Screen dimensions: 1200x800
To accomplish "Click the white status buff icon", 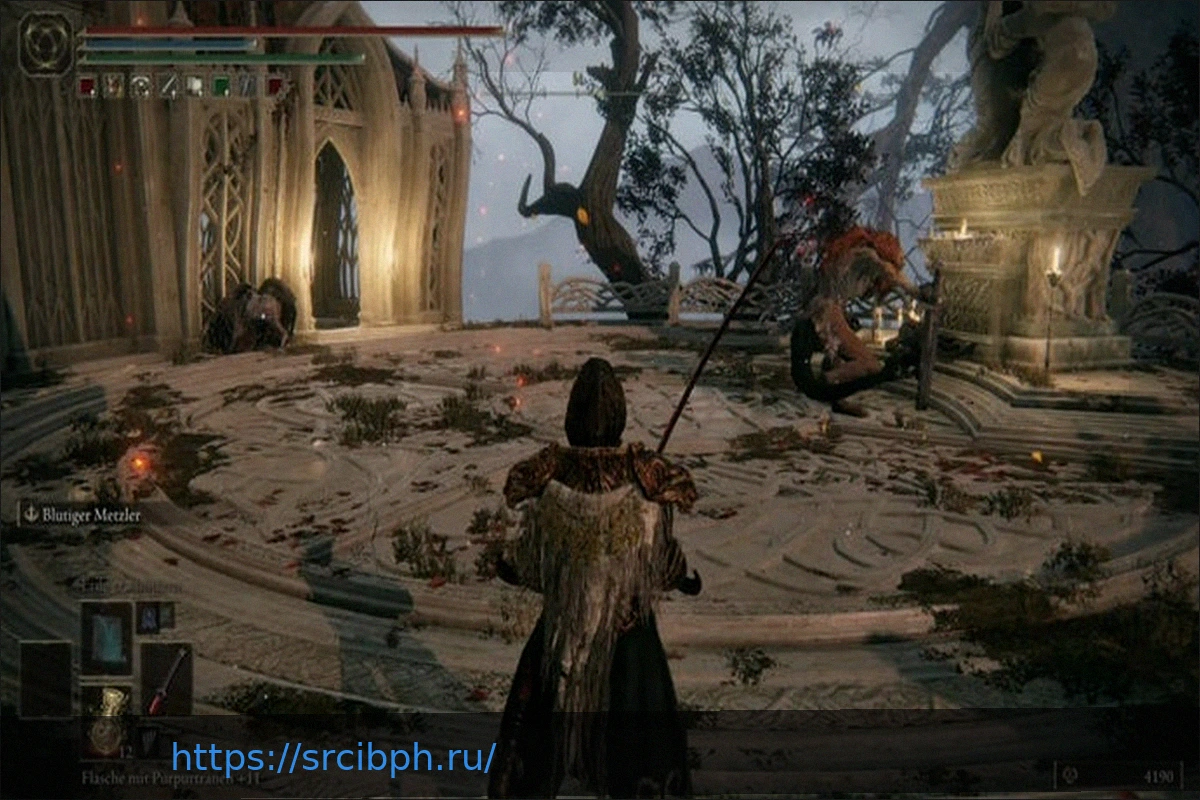I will tap(195, 87).
